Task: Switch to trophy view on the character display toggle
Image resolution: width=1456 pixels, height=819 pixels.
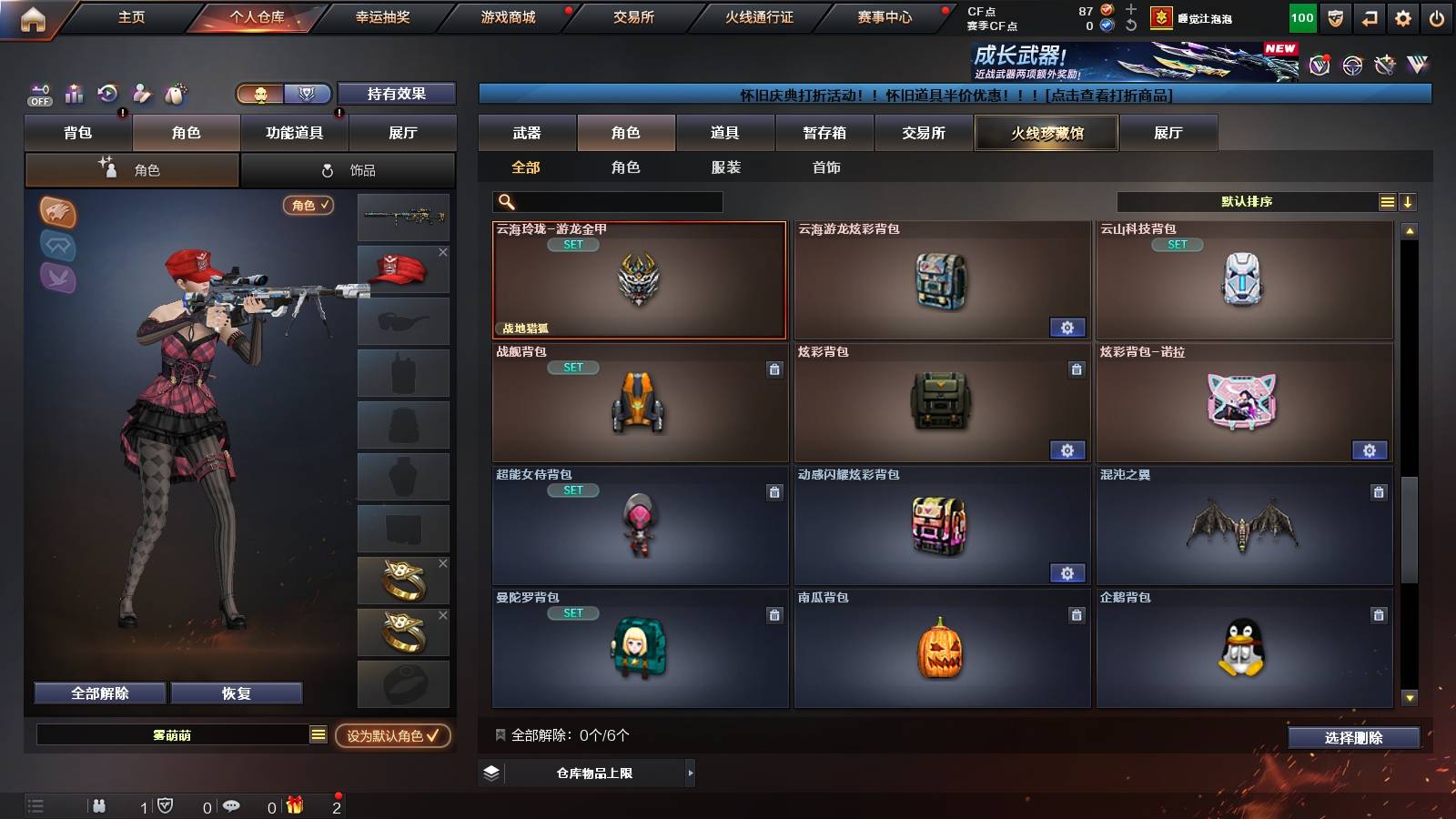Action: pos(308,94)
